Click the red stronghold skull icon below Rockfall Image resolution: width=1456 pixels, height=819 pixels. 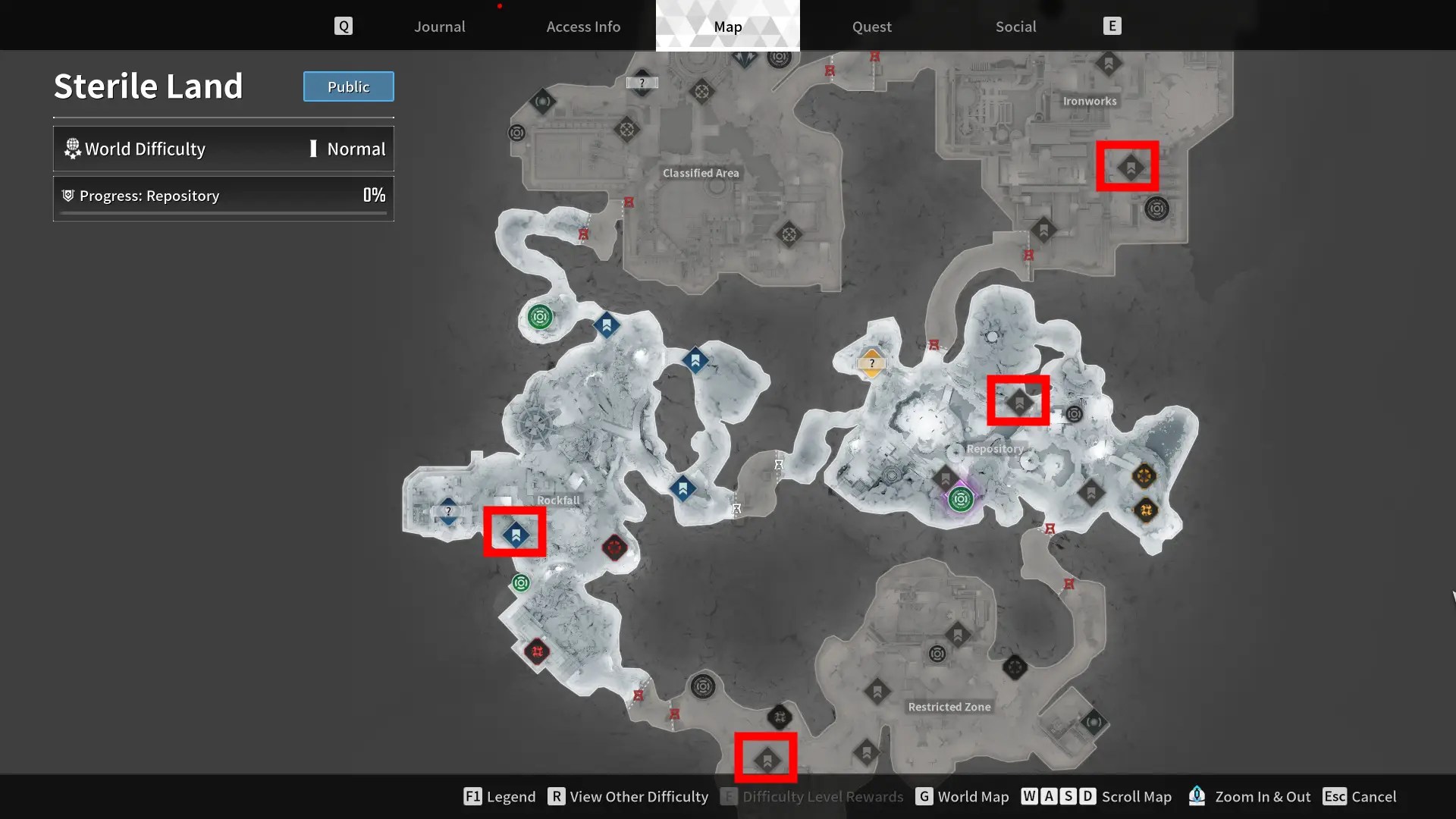pos(614,548)
